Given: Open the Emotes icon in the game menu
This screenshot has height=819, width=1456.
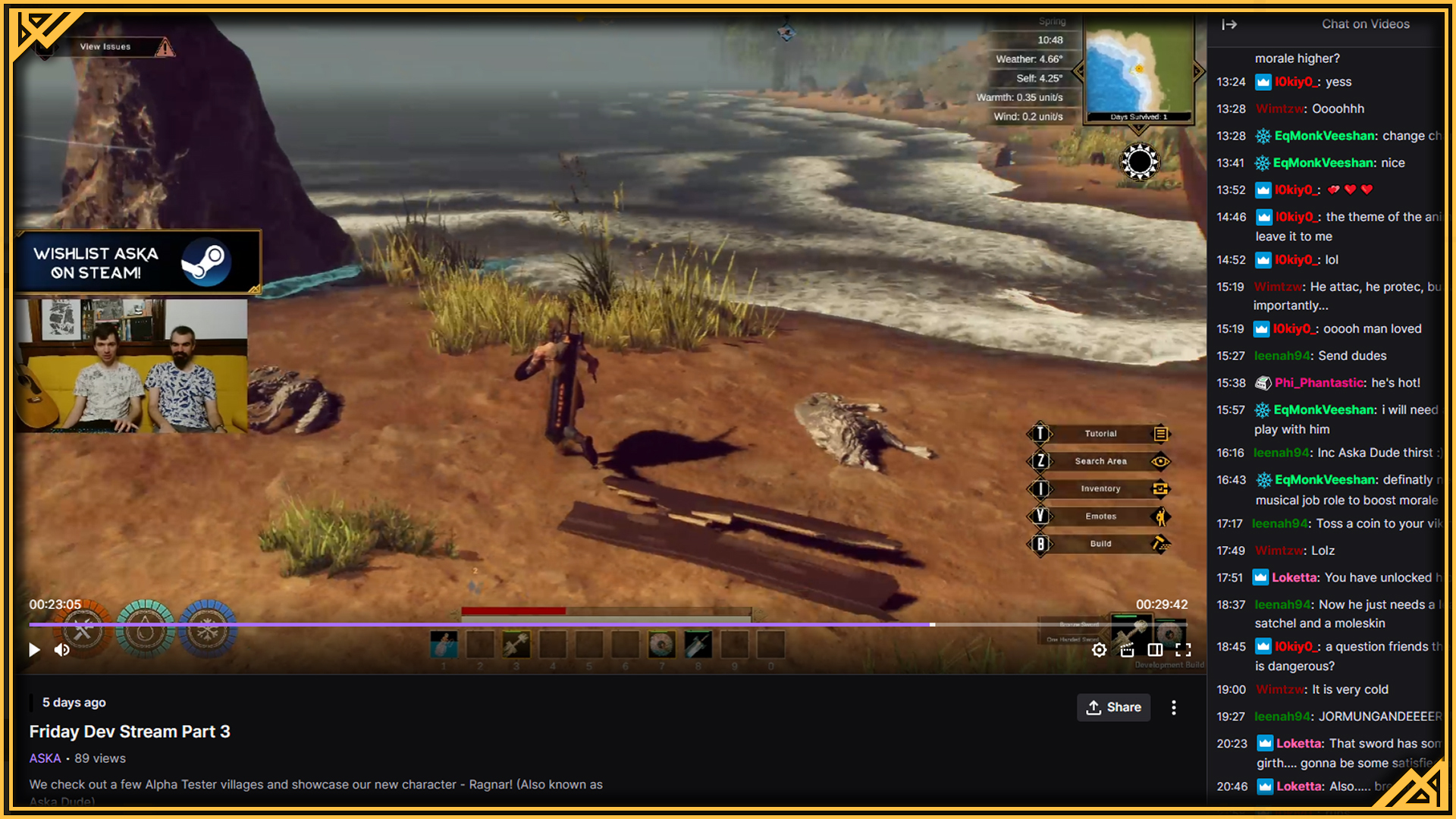Looking at the screenshot, I should point(1160,516).
